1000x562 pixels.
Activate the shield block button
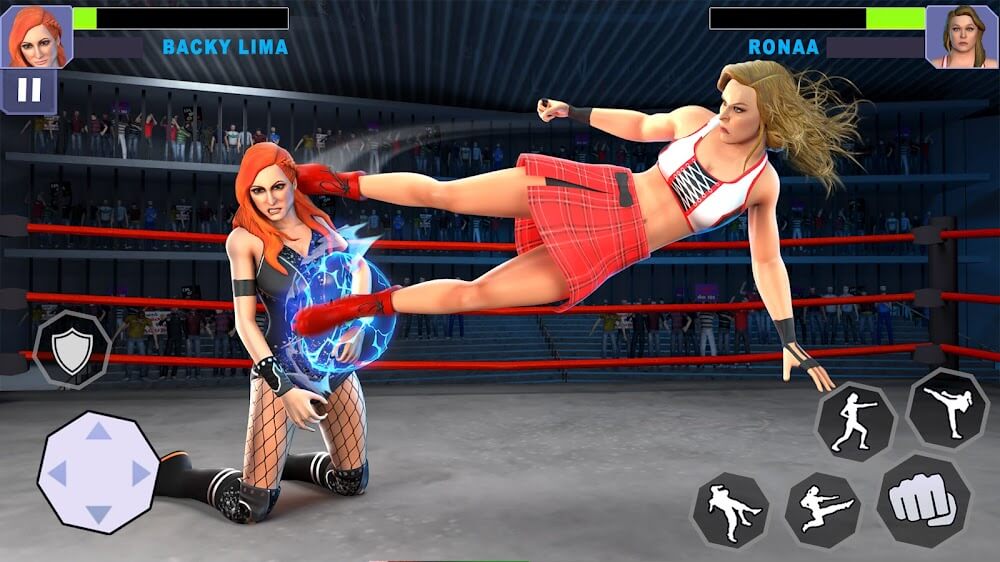click(72, 351)
